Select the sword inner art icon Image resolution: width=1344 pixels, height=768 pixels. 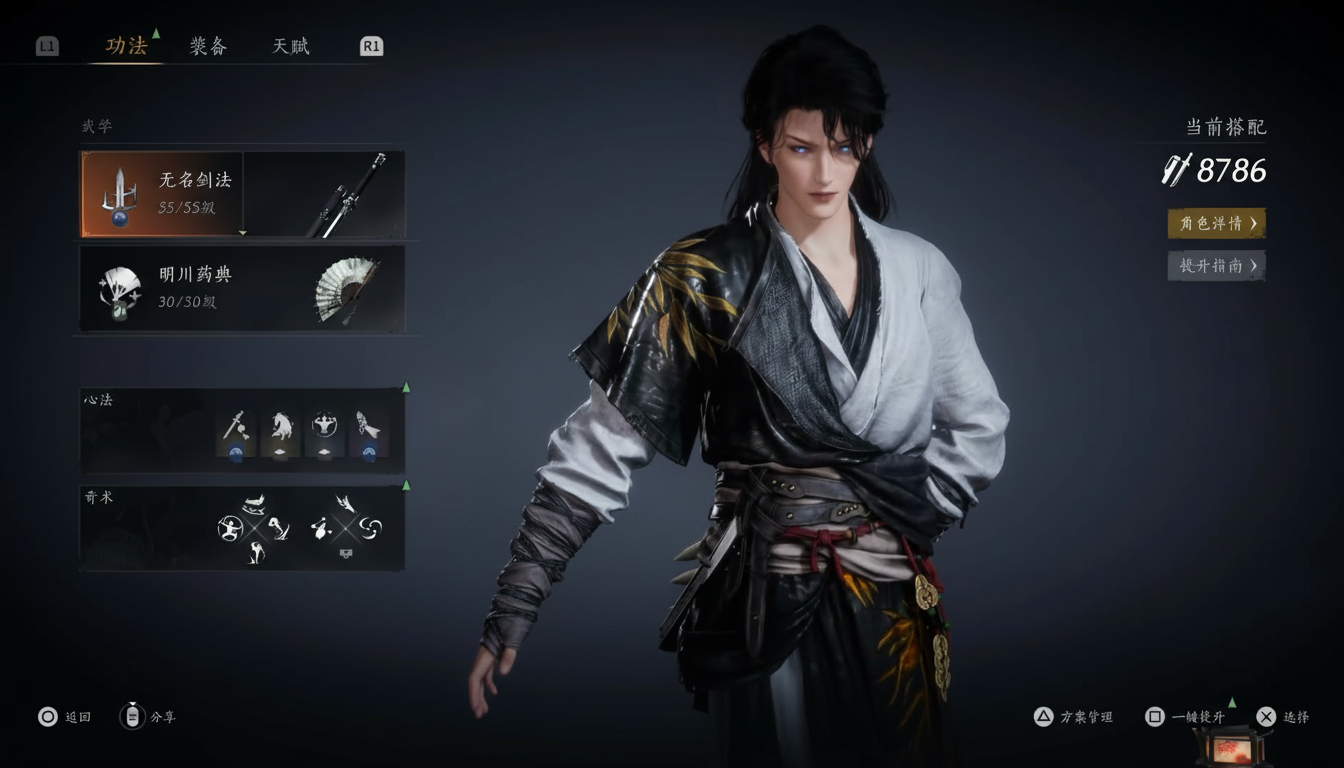point(236,430)
